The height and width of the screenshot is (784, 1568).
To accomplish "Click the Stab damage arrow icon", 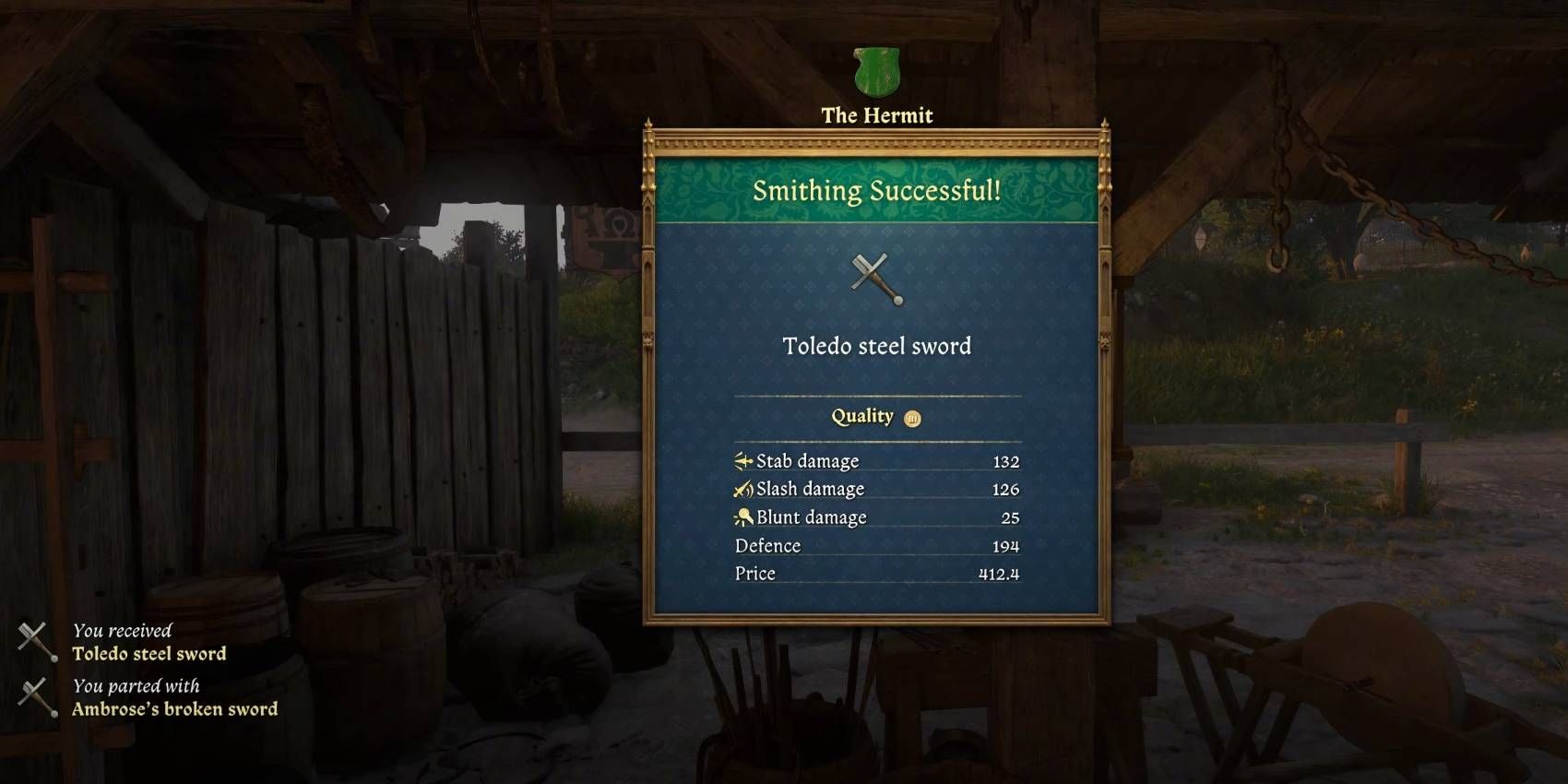I will click(x=743, y=459).
